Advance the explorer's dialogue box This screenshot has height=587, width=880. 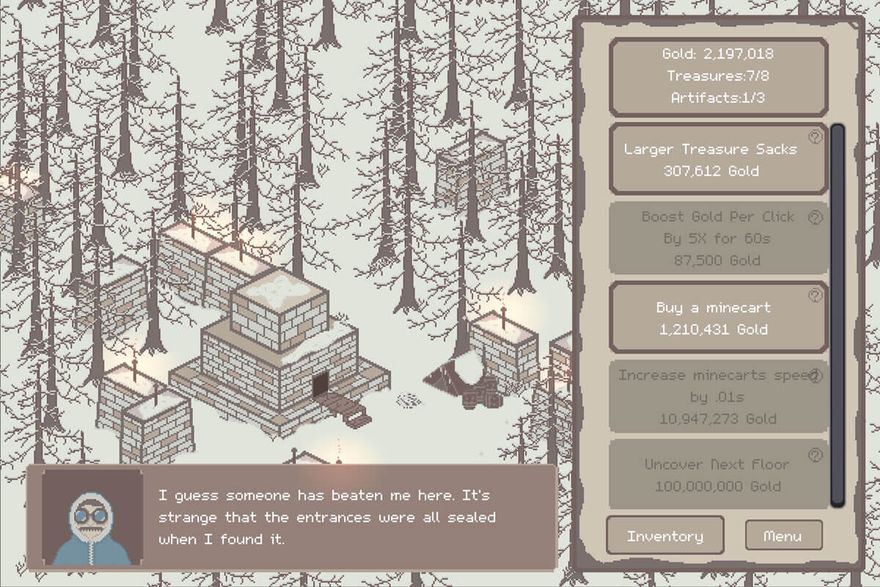291,517
